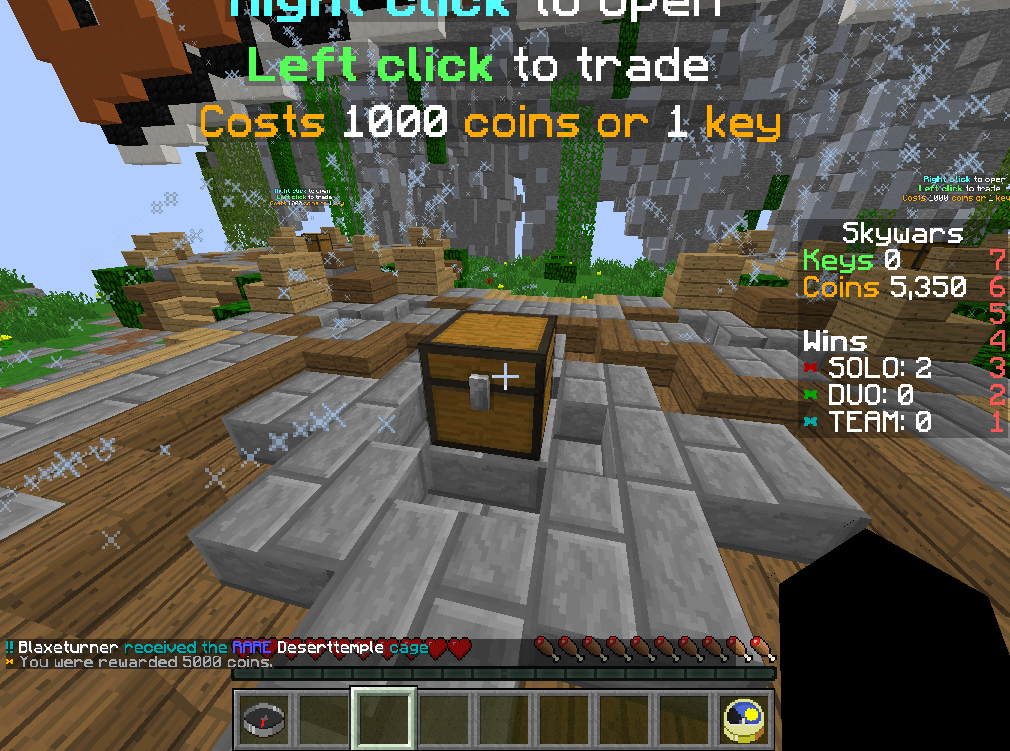1010x751 pixels.
Task: Select the compass hotbar slot
Action: [265, 717]
